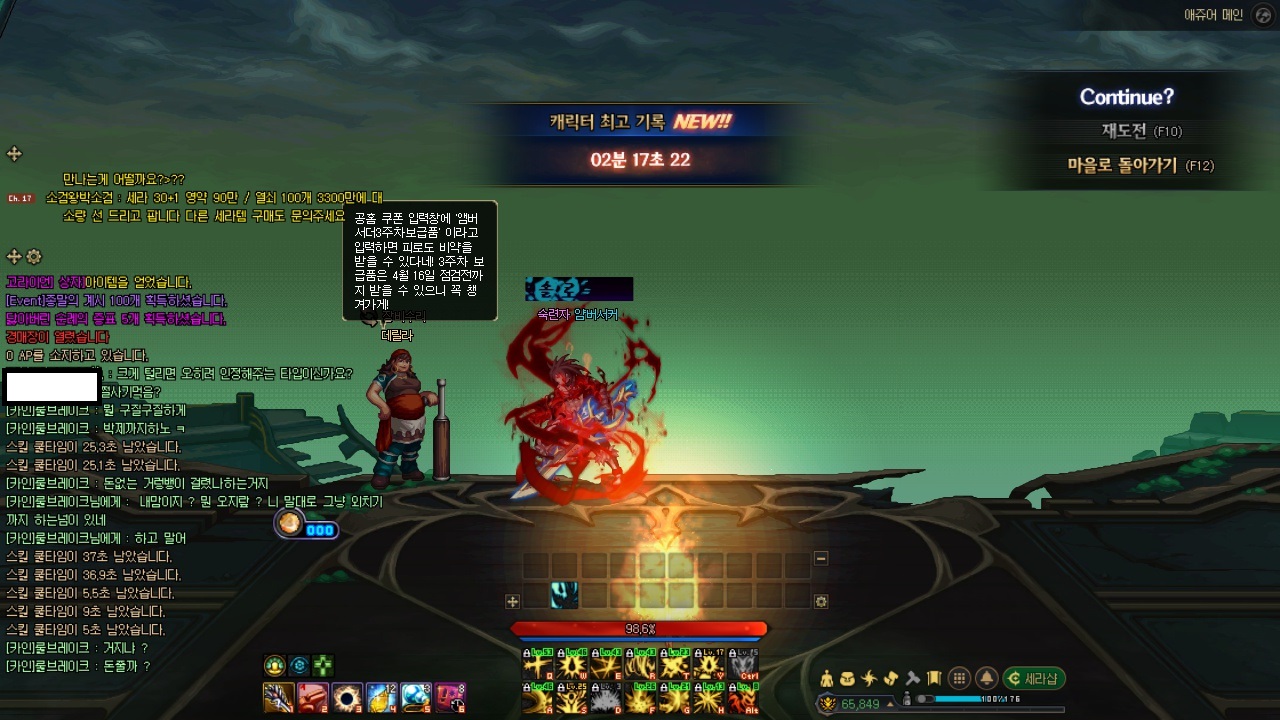Use the black hole orb item in slot 3
The width and height of the screenshot is (1280, 720).
tap(347, 697)
